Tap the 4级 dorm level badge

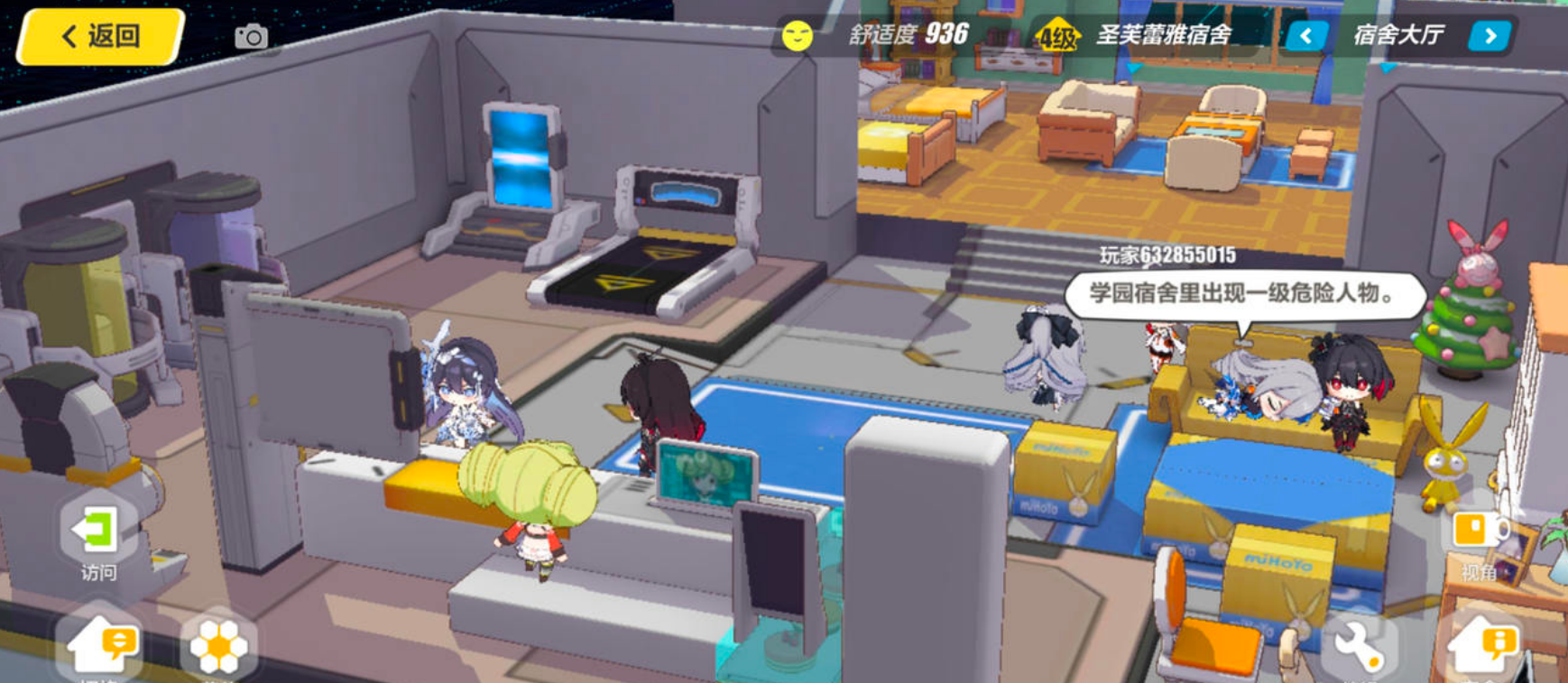(x=1057, y=37)
